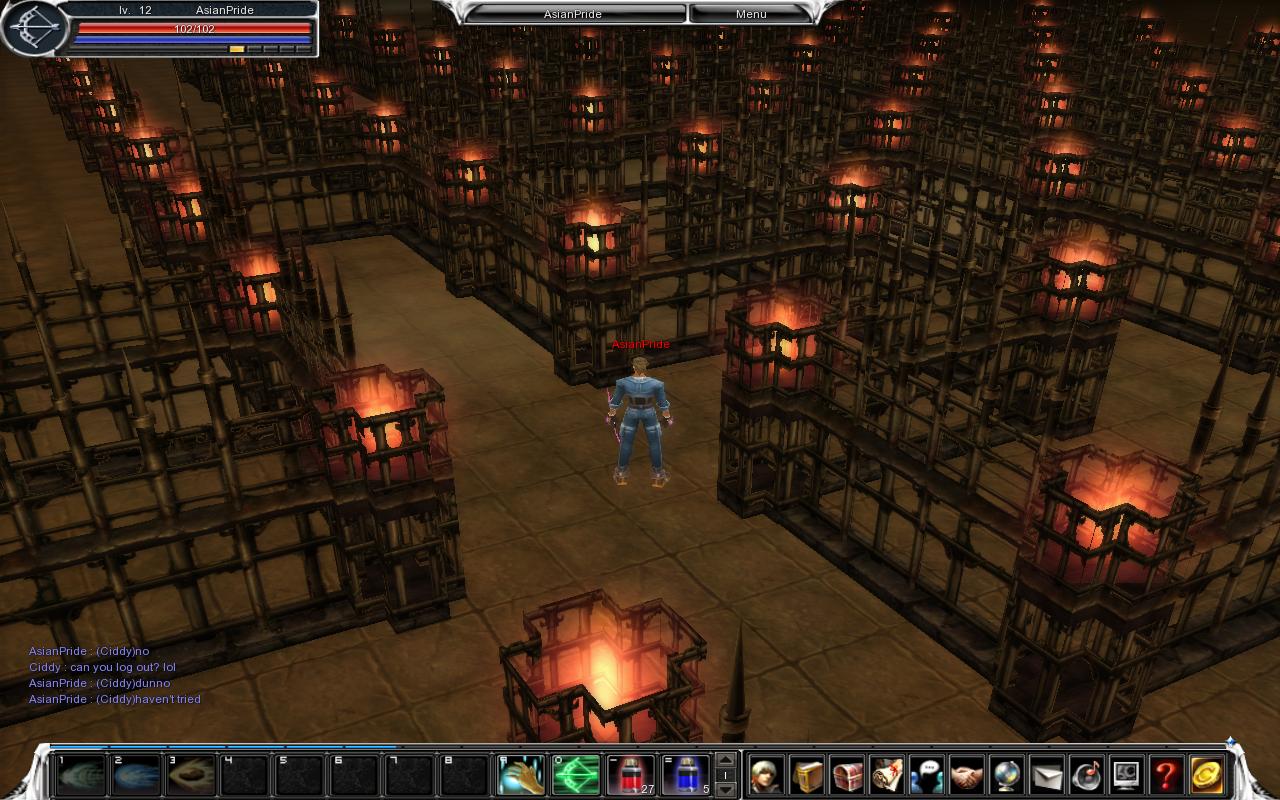Viewport: 1280px width, 800px height.
Task: Show the quest scroll log
Action: coord(887,775)
